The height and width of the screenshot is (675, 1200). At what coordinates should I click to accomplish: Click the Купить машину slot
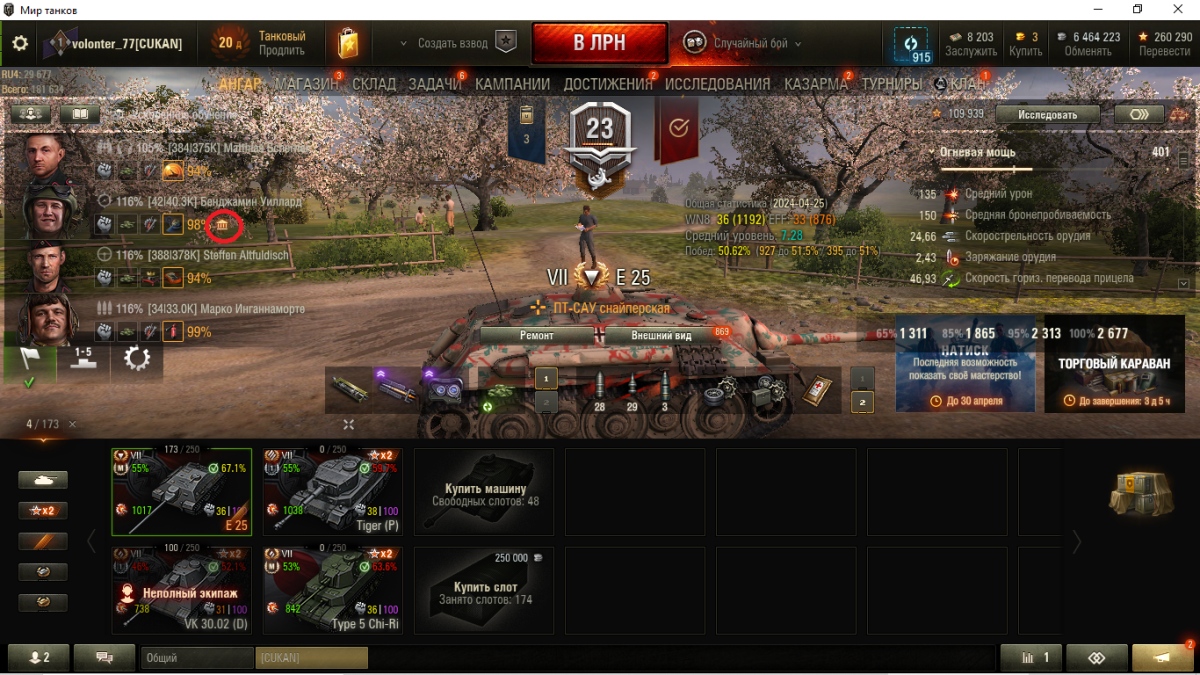click(484, 491)
